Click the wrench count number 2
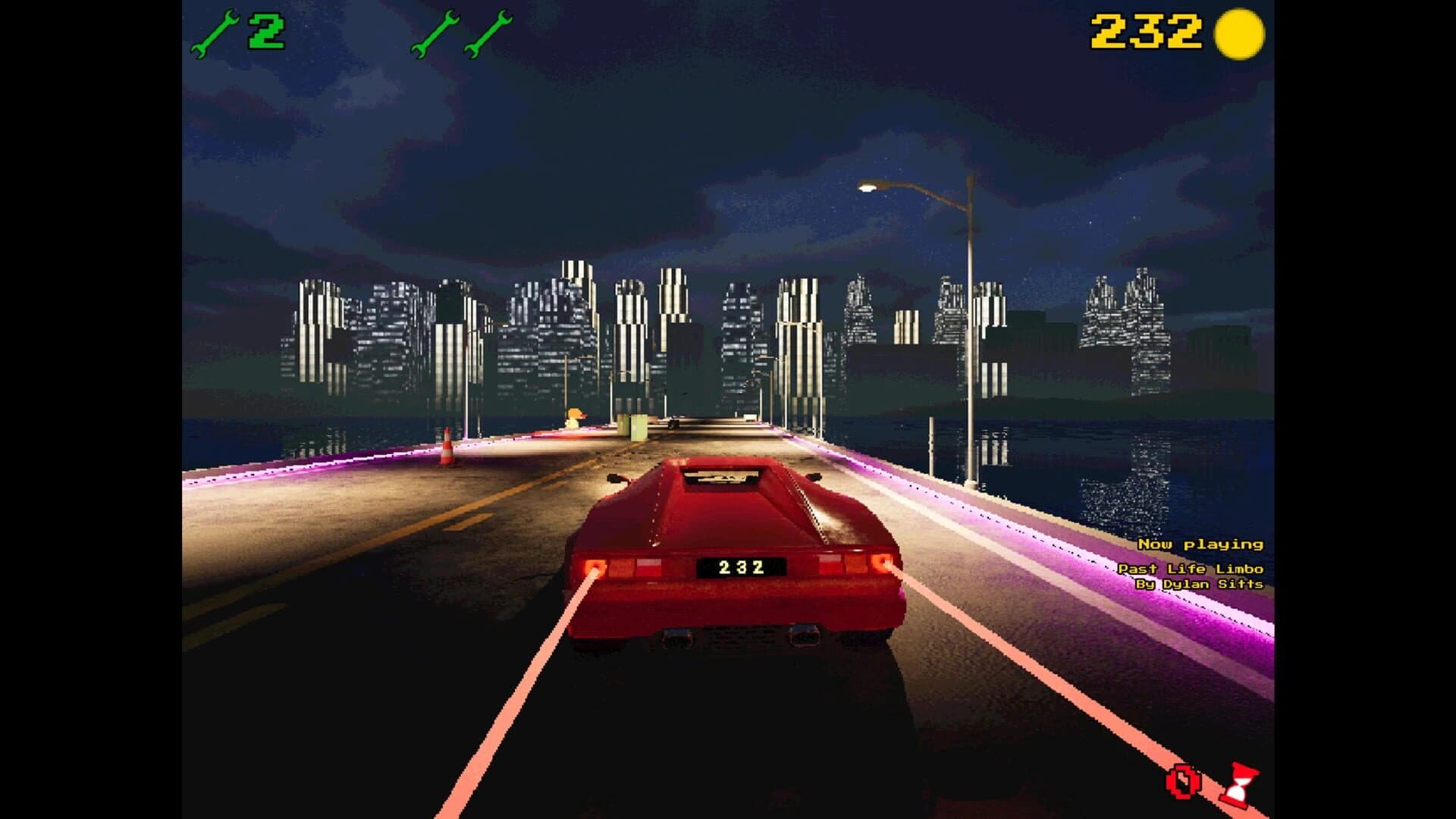Screen dimensions: 1456x819 265,30
